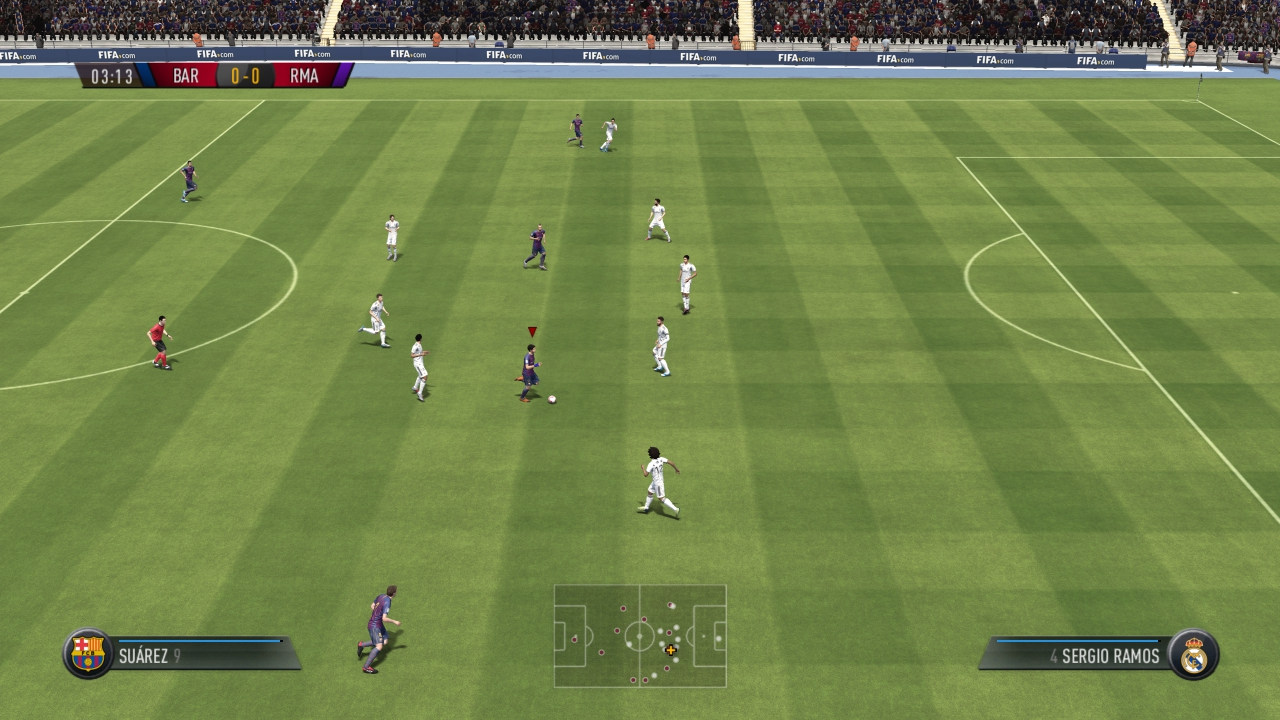Screen dimensions: 1280x720
Task: Click the Sergio Ramos player name panel
Action: point(1080,655)
